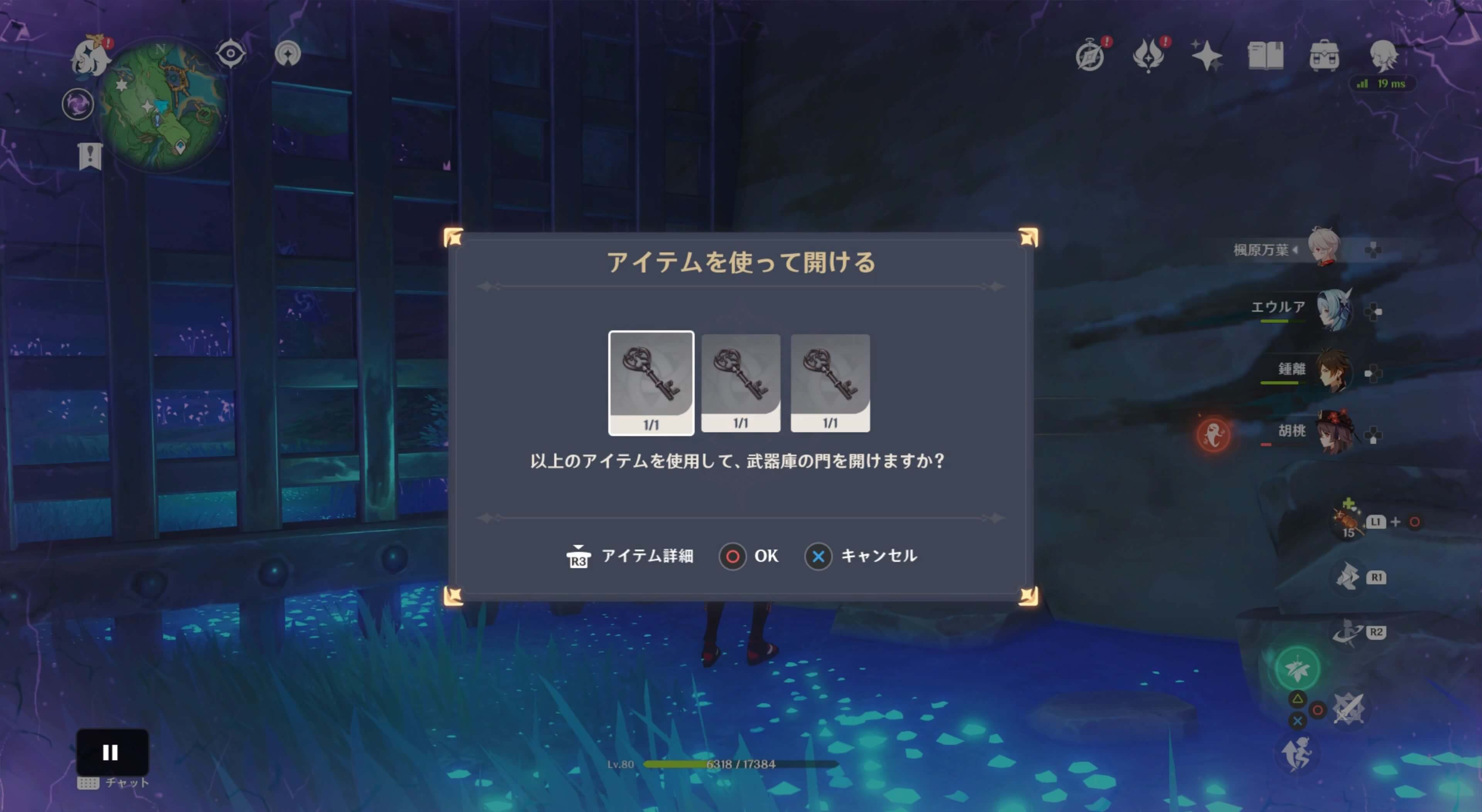The height and width of the screenshot is (812, 1482).
Task: Click the expedition timer icon with notification
Action: (1090, 55)
